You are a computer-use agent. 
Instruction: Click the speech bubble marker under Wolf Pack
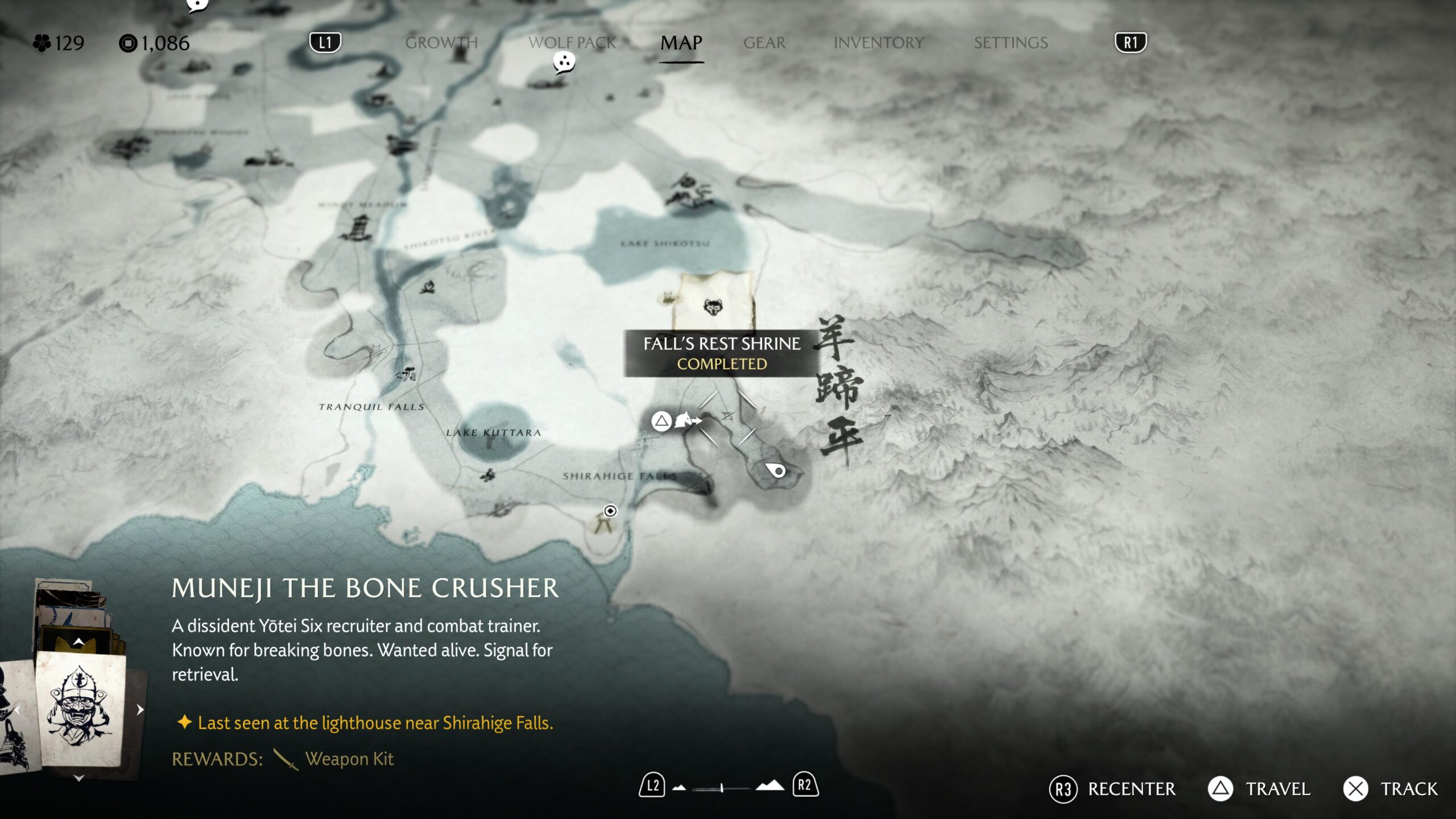click(x=564, y=63)
